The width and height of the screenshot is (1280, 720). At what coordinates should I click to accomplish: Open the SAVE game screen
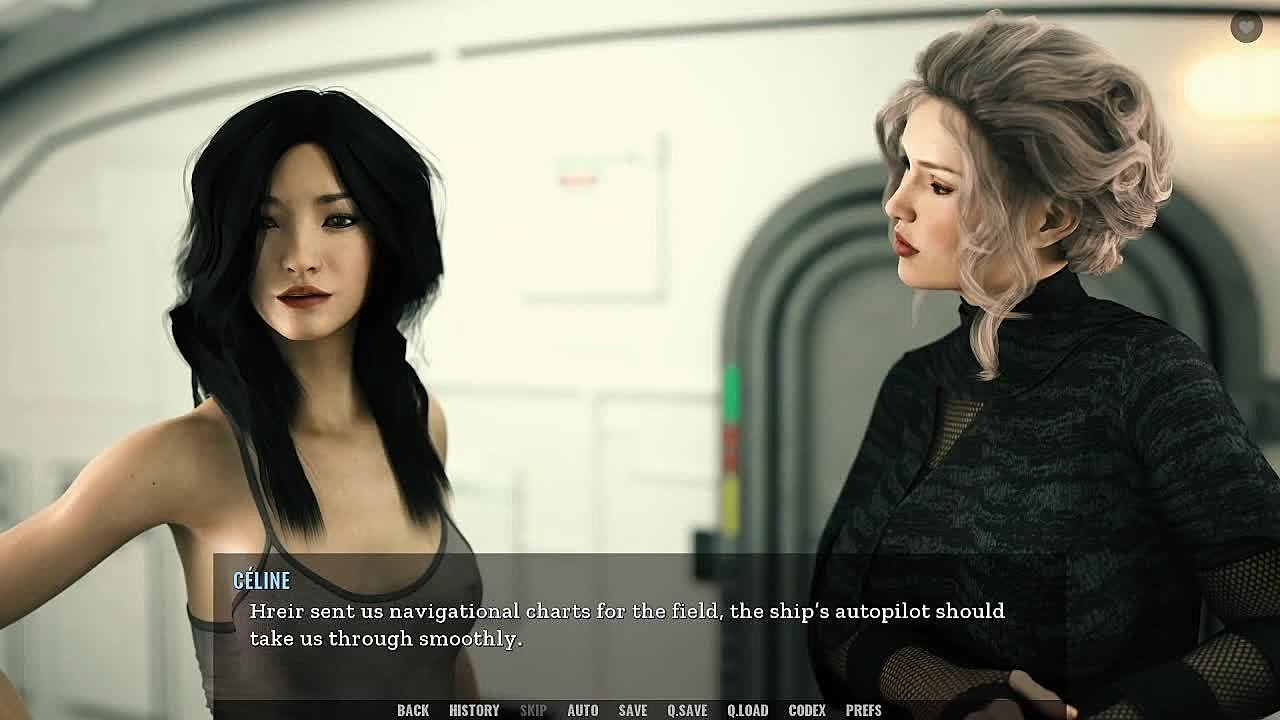click(x=633, y=710)
